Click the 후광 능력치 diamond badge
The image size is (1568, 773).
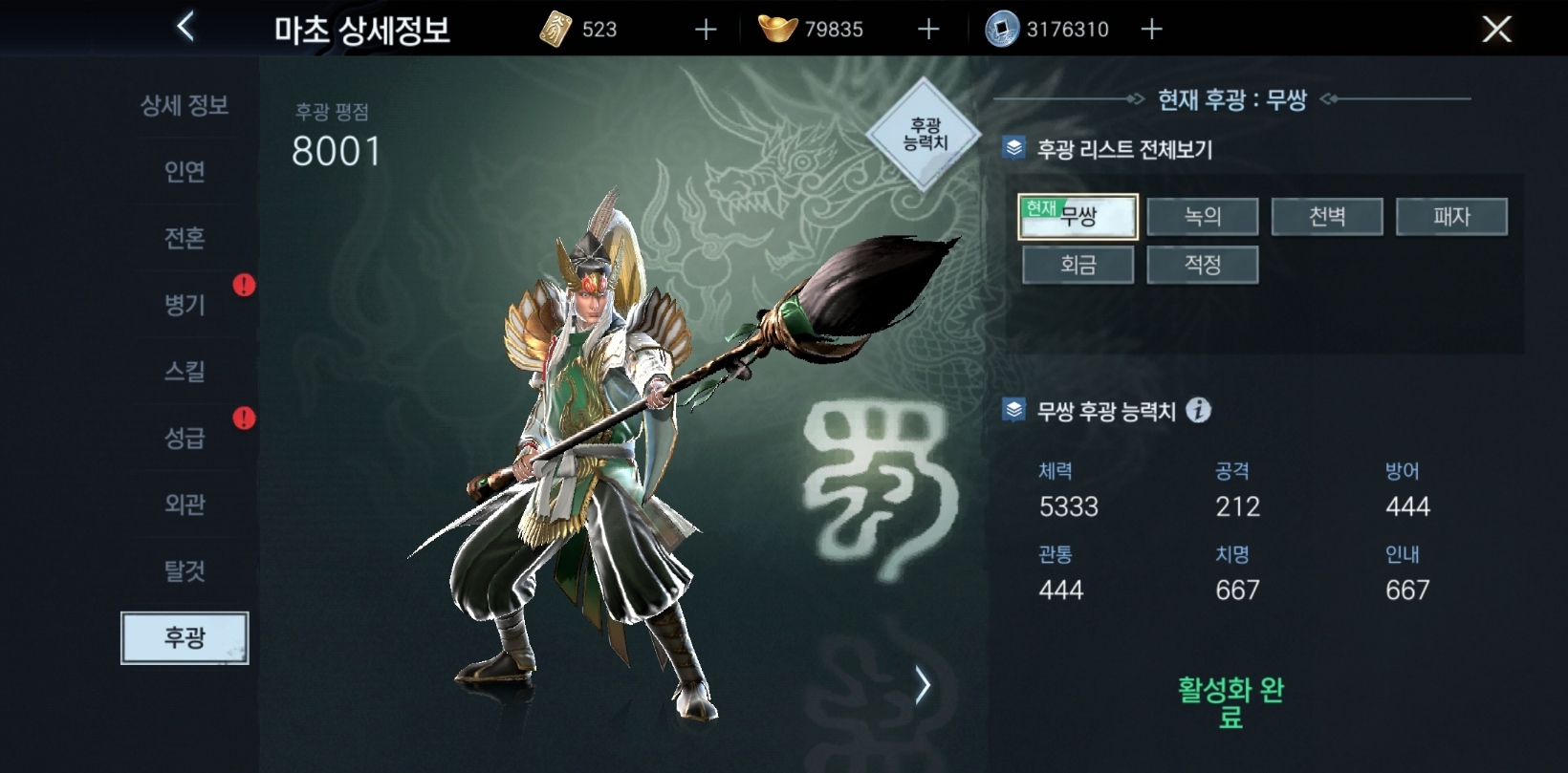[921, 132]
